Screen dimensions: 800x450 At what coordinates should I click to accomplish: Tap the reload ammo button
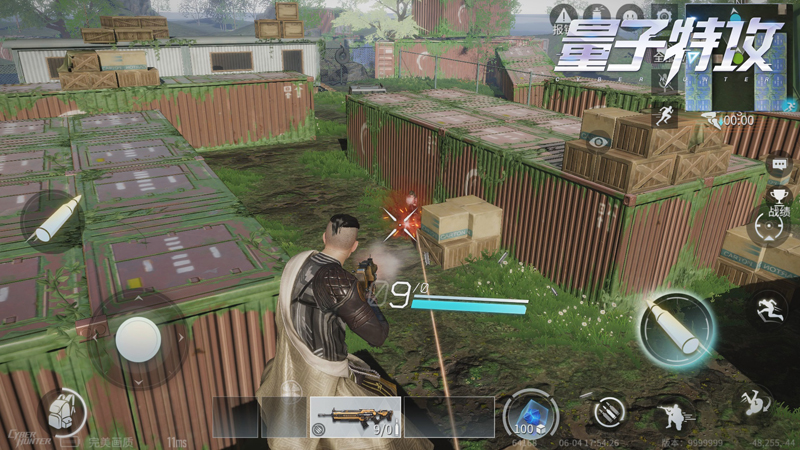point(607,411)
